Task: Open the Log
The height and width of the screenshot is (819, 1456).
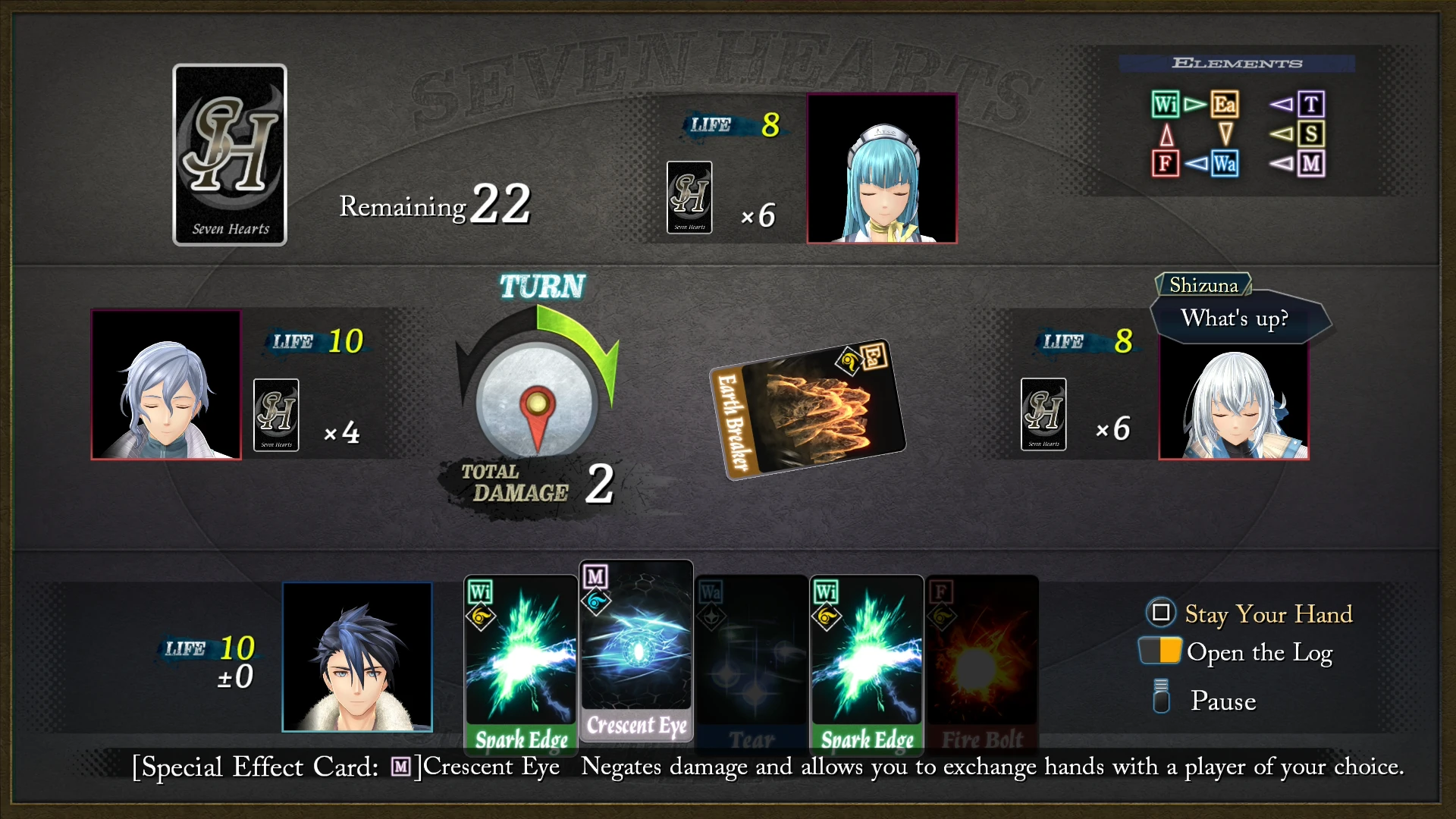Action: (x=1258, y=652)
